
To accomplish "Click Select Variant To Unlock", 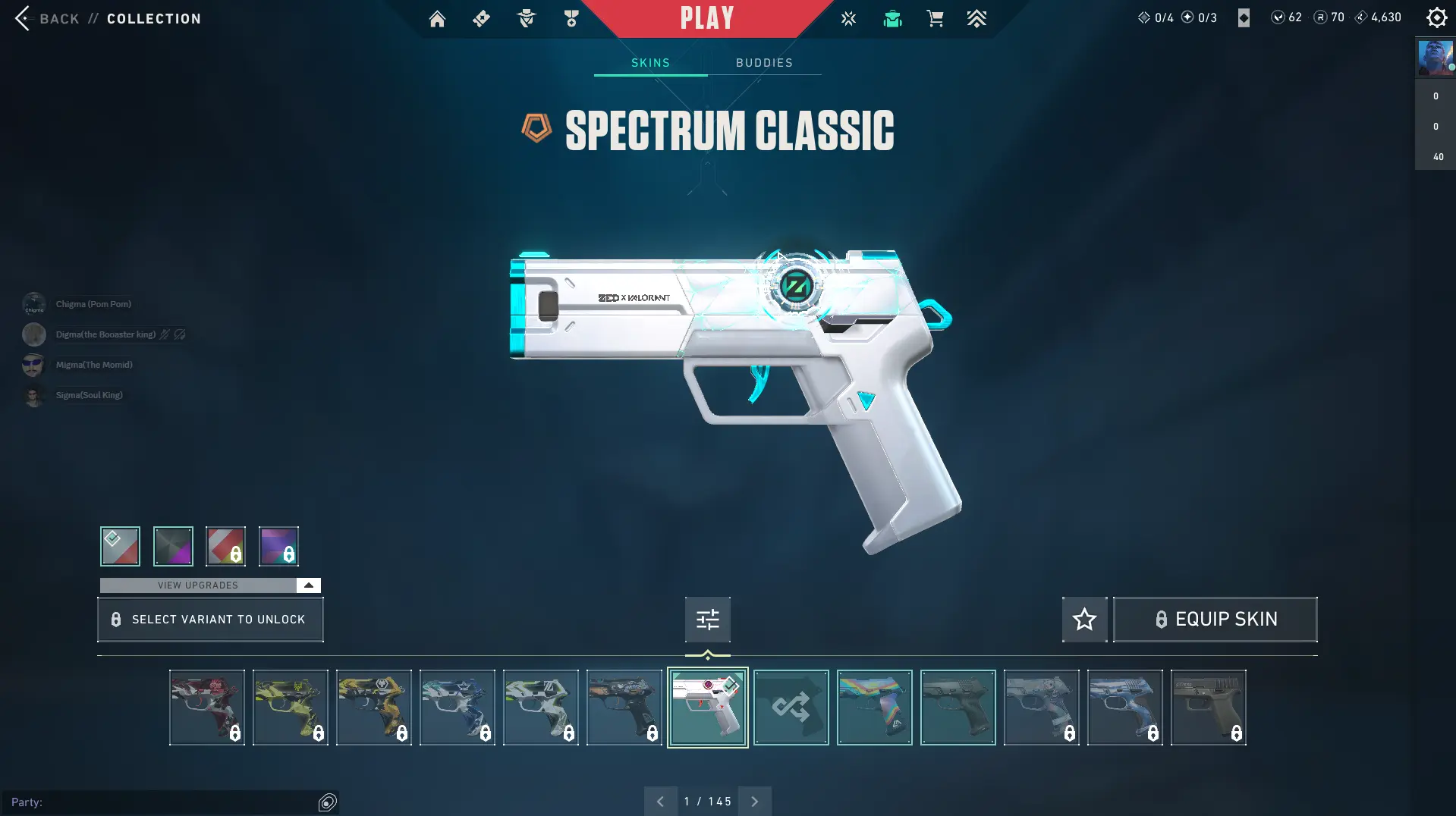I will pyautogui.click(x=210, y=620).
